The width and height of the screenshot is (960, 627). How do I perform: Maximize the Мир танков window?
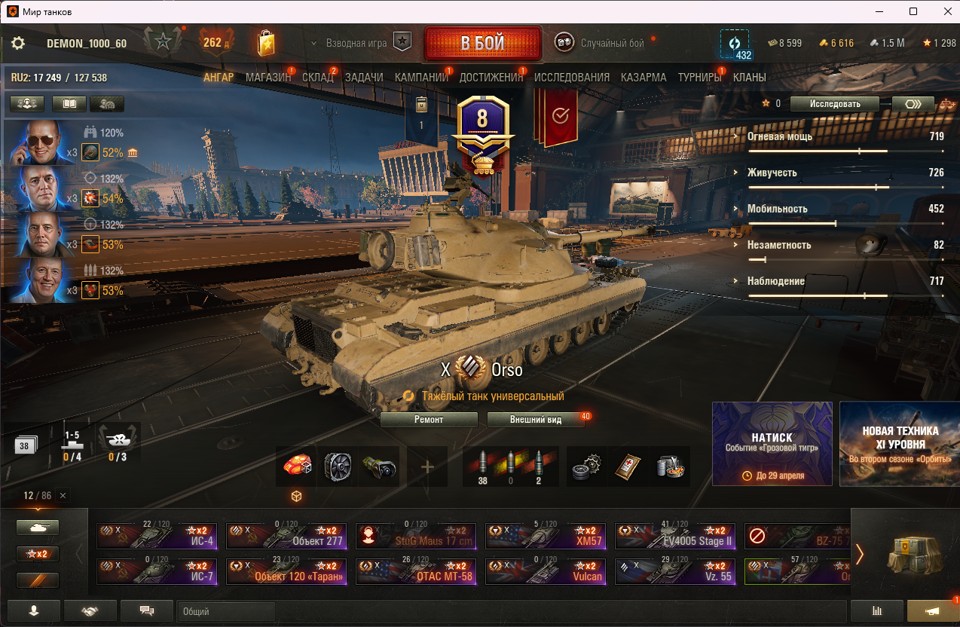coord(913,11)
